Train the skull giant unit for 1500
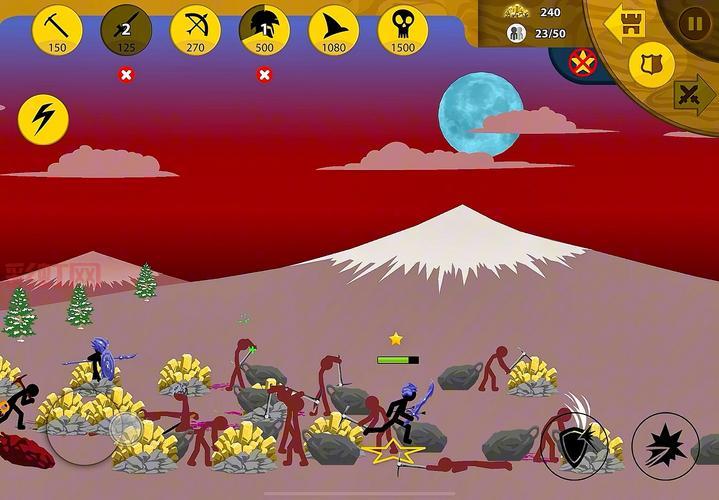Image resolution: width=719 pixels, height=500 pixels. [402, 29]
